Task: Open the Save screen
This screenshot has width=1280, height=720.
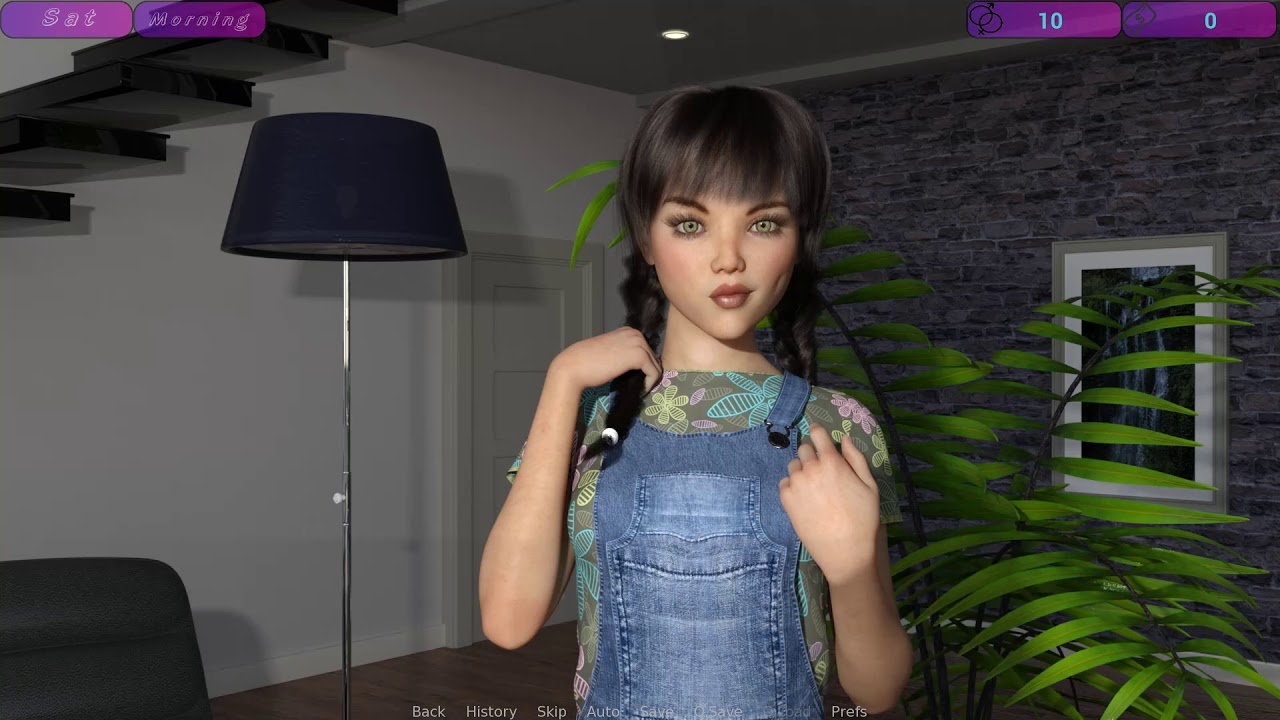Action: coord(656,711)
